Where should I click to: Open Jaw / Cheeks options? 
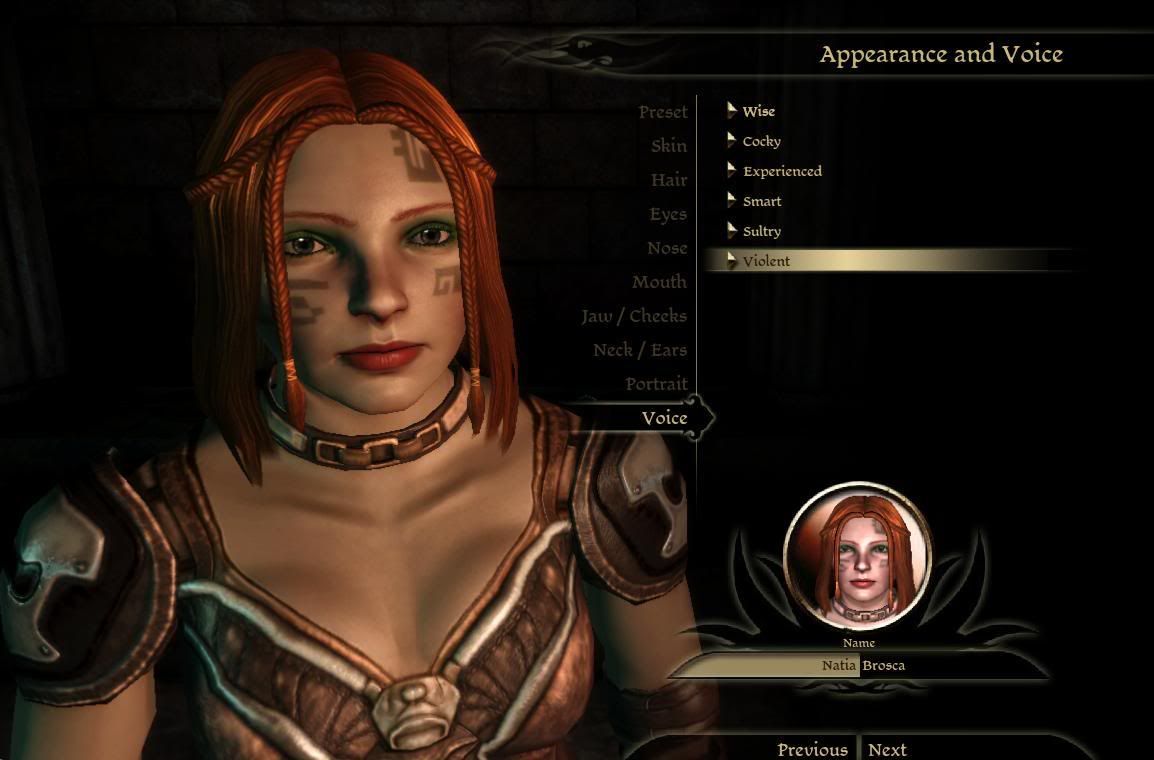634,316
